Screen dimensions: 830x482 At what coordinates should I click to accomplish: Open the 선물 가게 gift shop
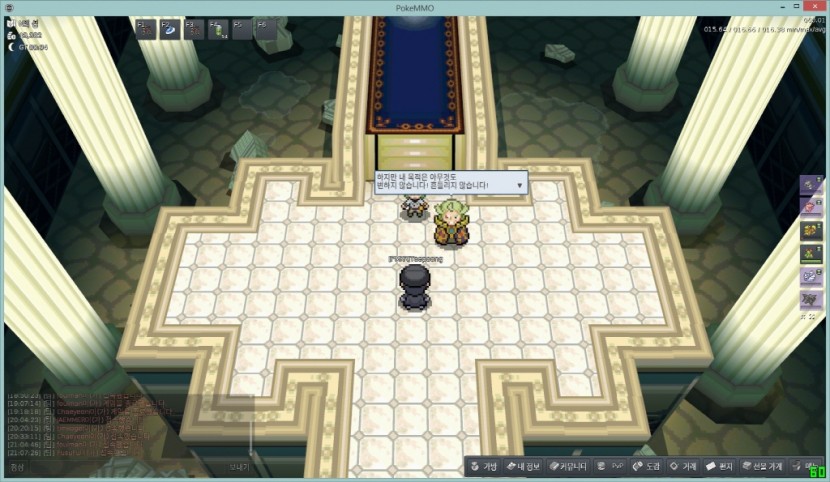pos(762,466)
